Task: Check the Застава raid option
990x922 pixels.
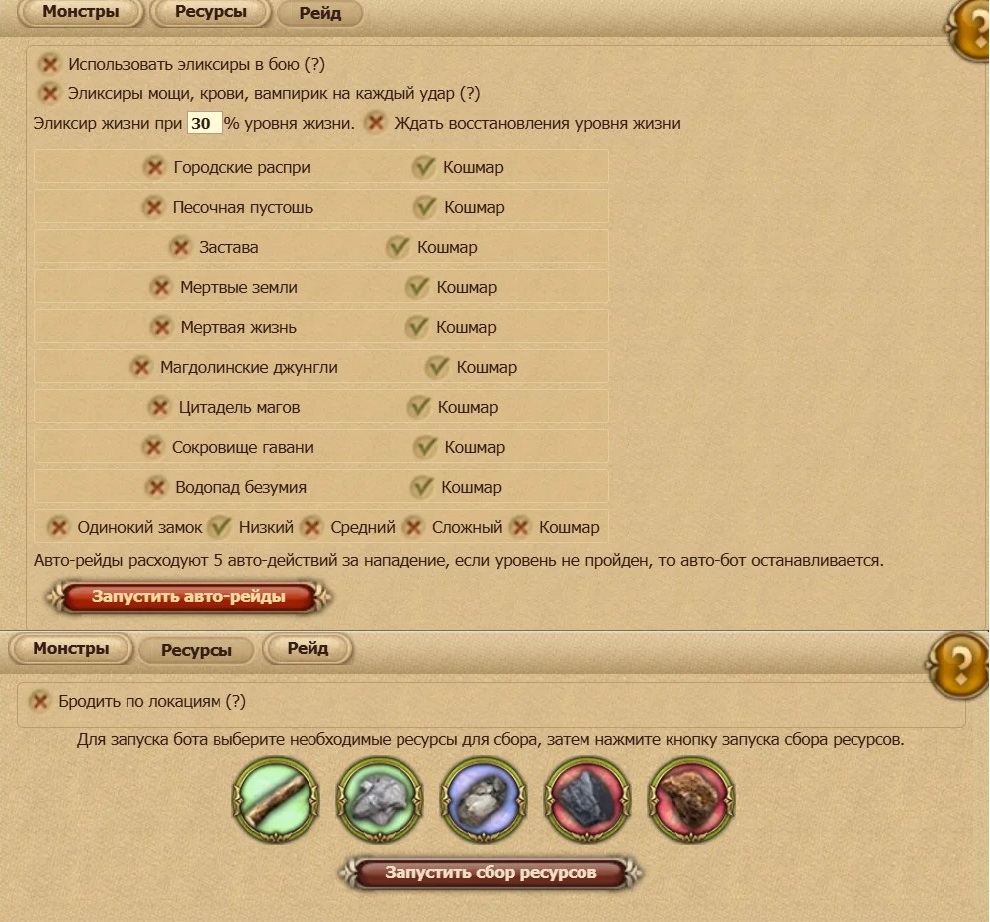Action: [x=180, y=247]
